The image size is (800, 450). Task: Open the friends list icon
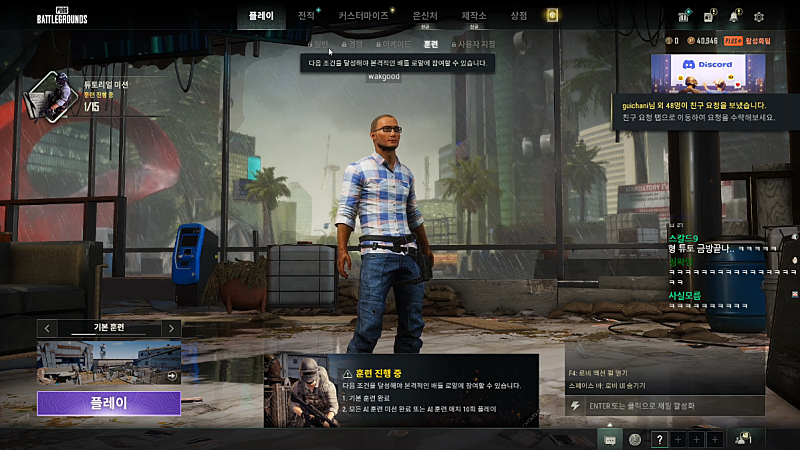coord(743,438)
